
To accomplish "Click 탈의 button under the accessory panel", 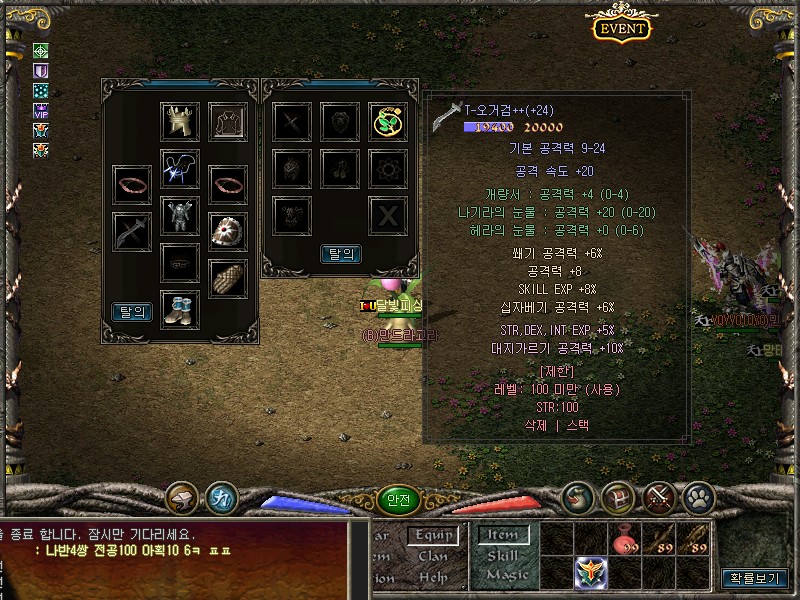I will coord(340,254).
